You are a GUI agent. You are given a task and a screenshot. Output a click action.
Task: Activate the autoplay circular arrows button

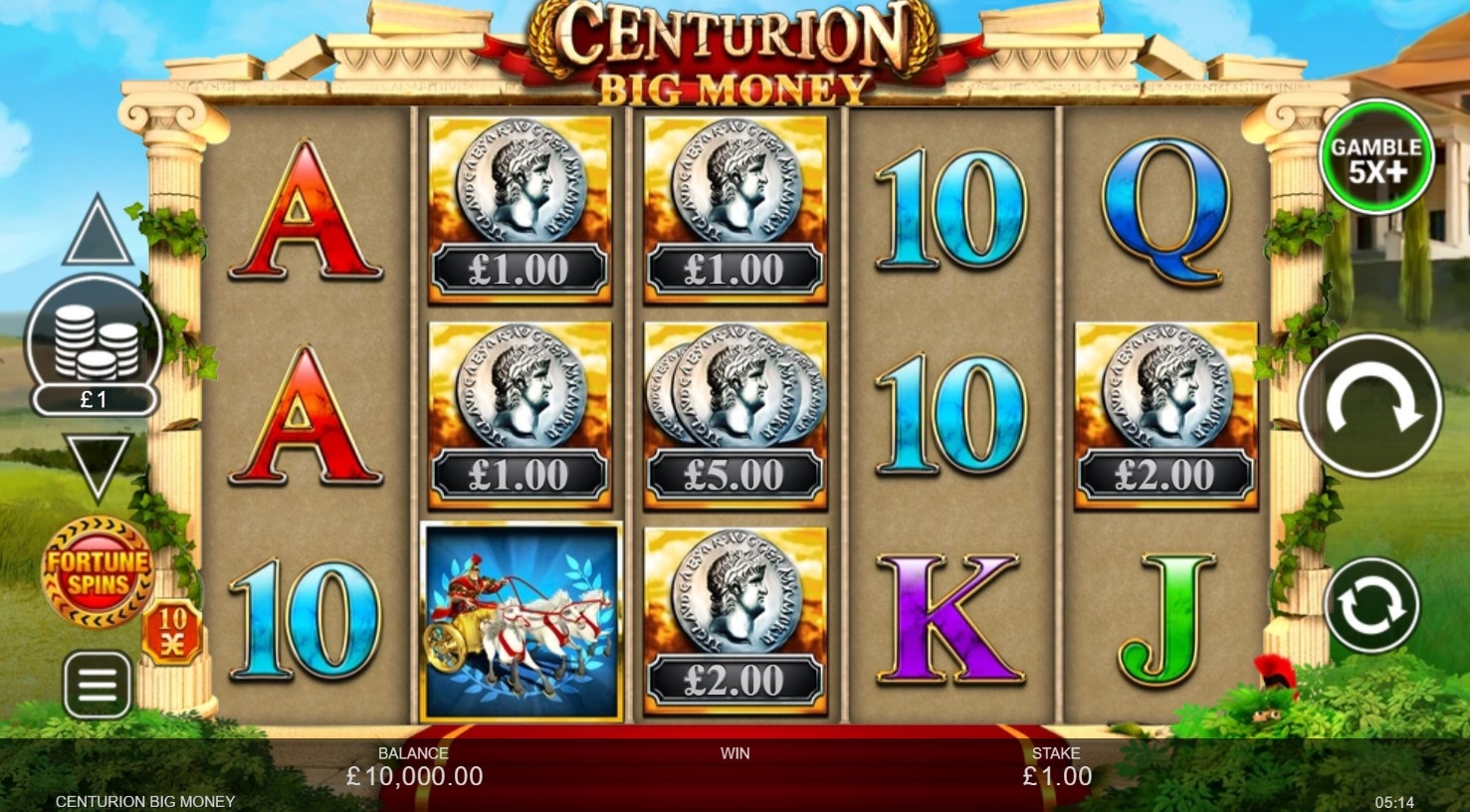point(1370,605)
